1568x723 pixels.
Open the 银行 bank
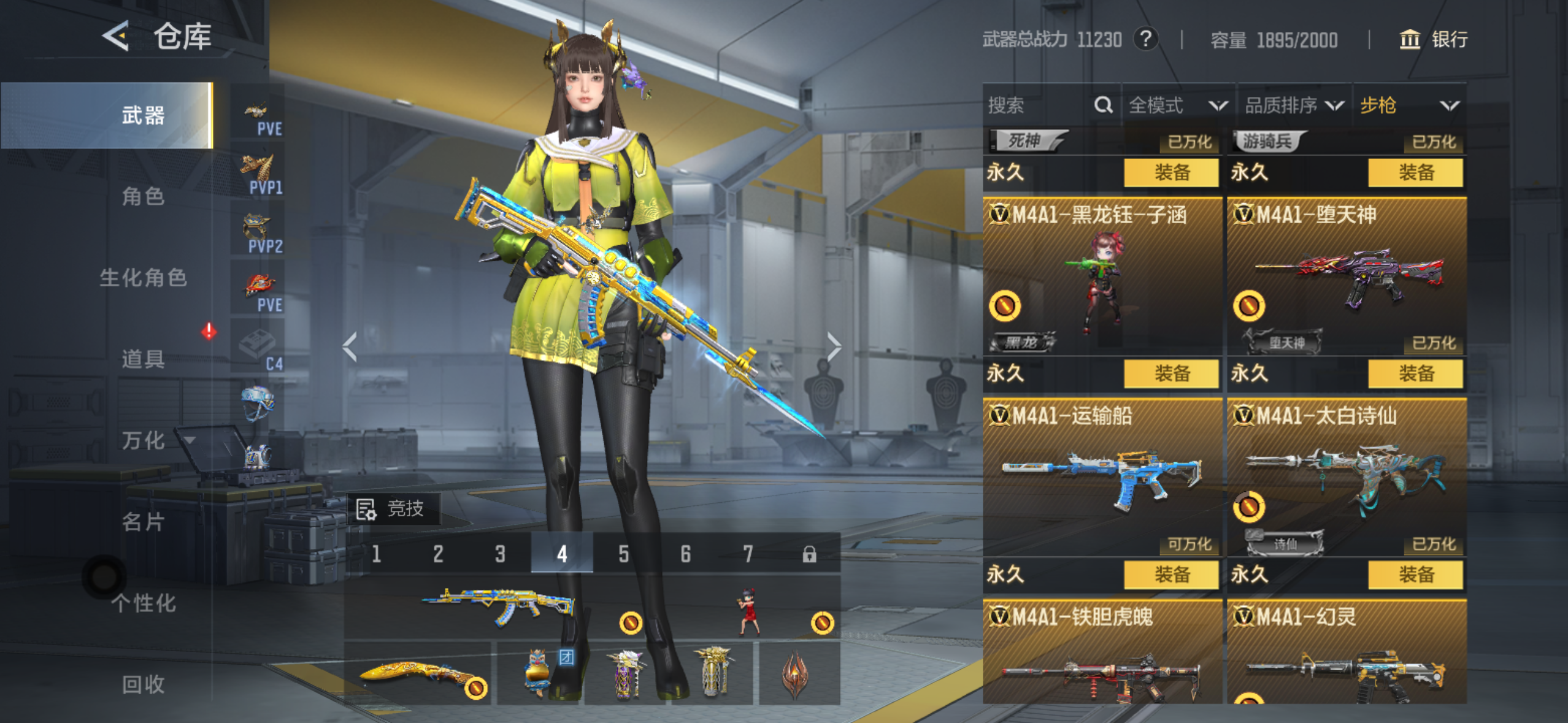[x=1434, y=40]
